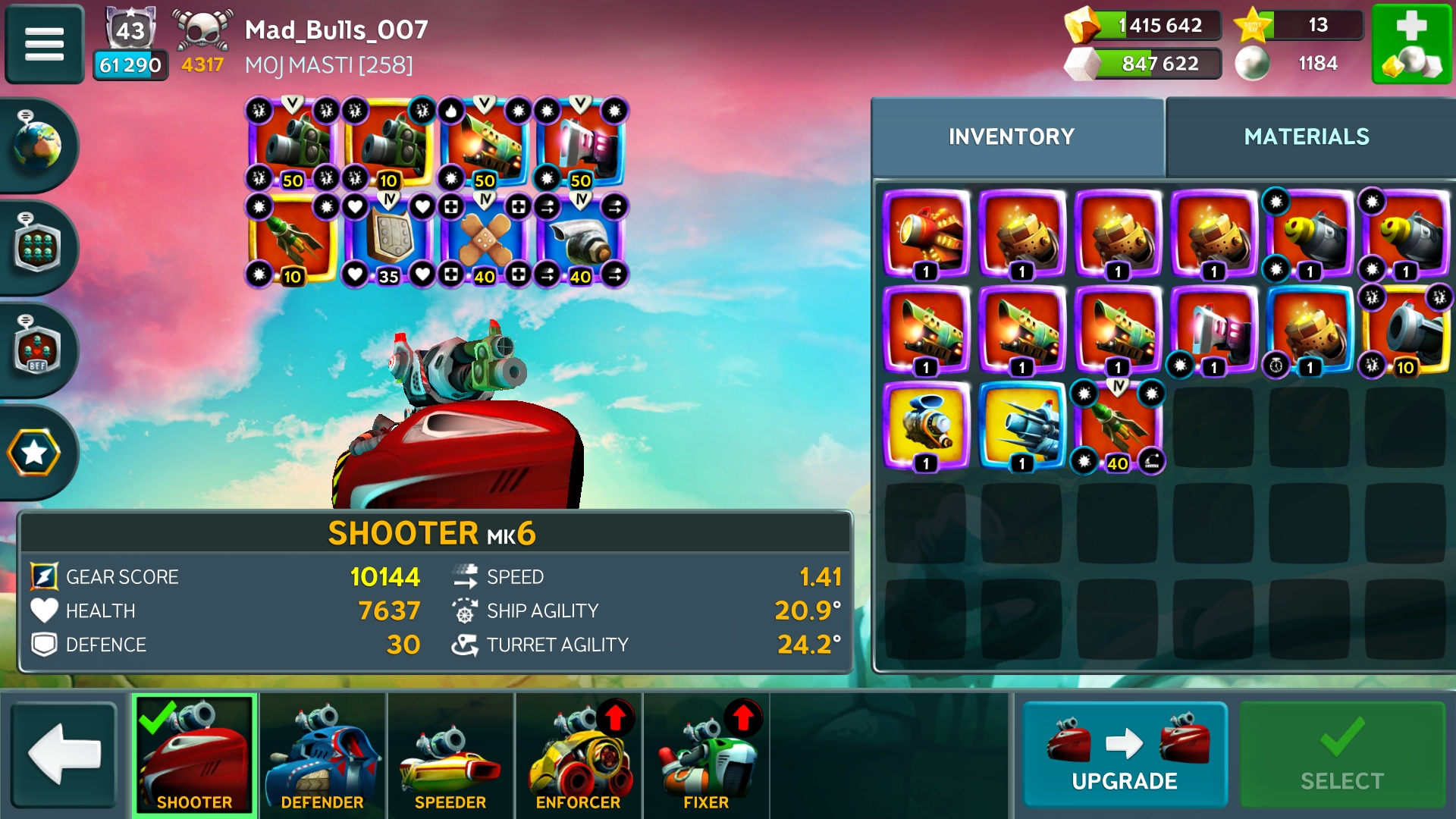1456x819 pixels.
Task: Select the Enforcer ship
Action: click(579, 755)
